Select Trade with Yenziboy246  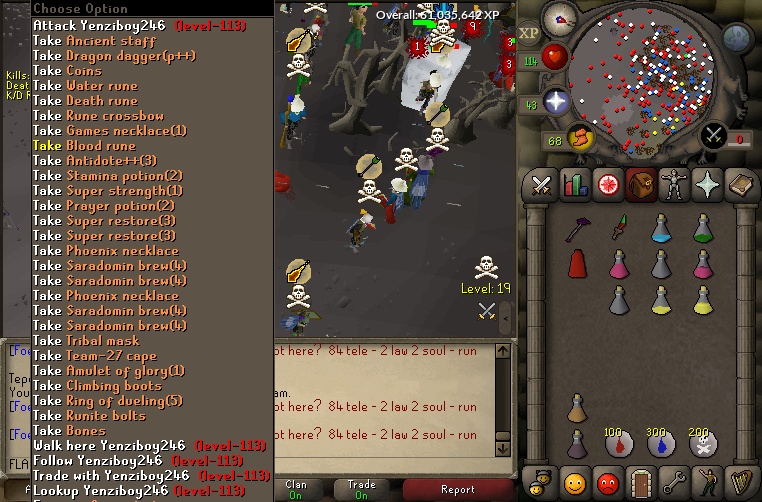[150, 476]
